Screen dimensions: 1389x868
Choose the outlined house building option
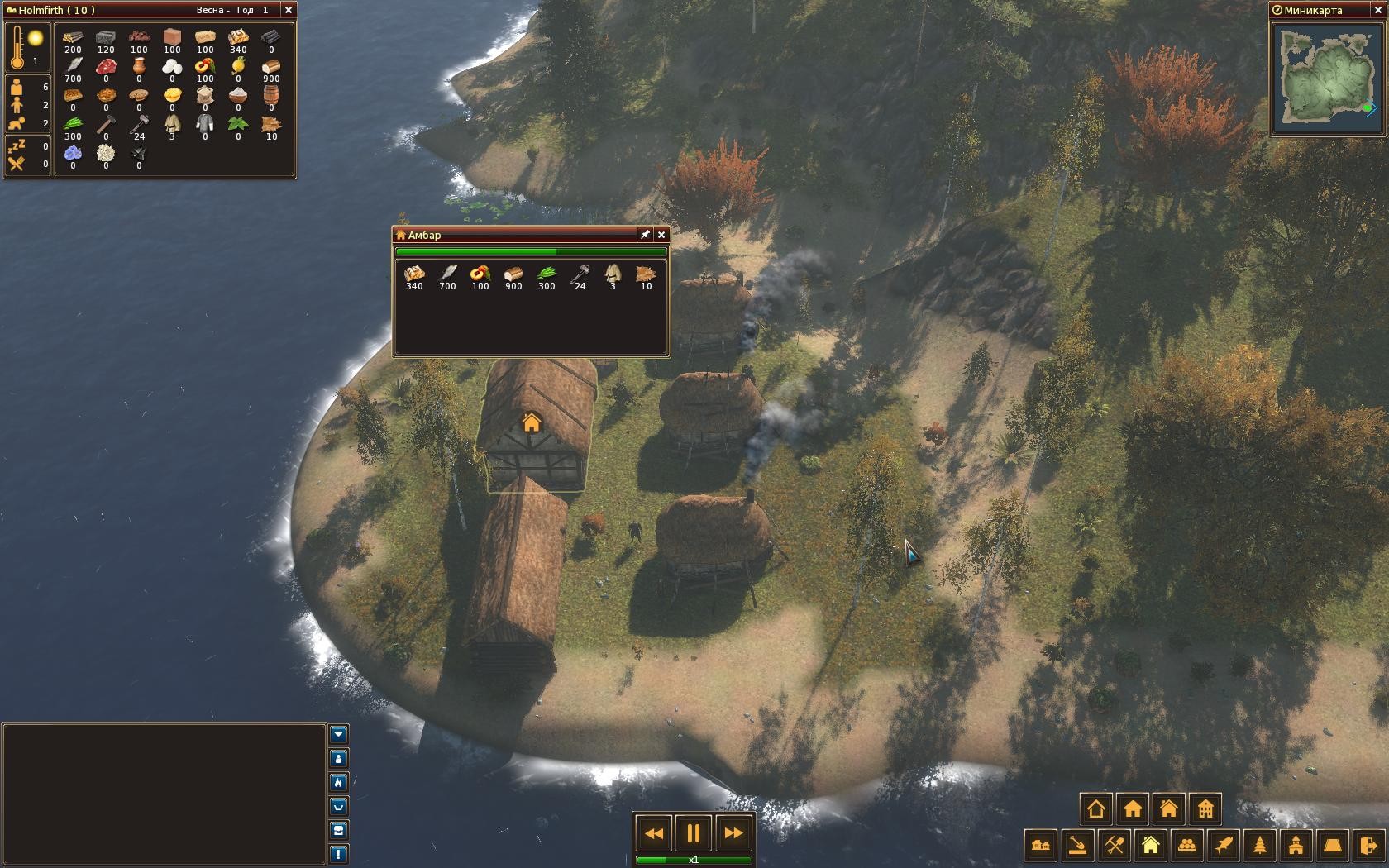point(1096,808)
